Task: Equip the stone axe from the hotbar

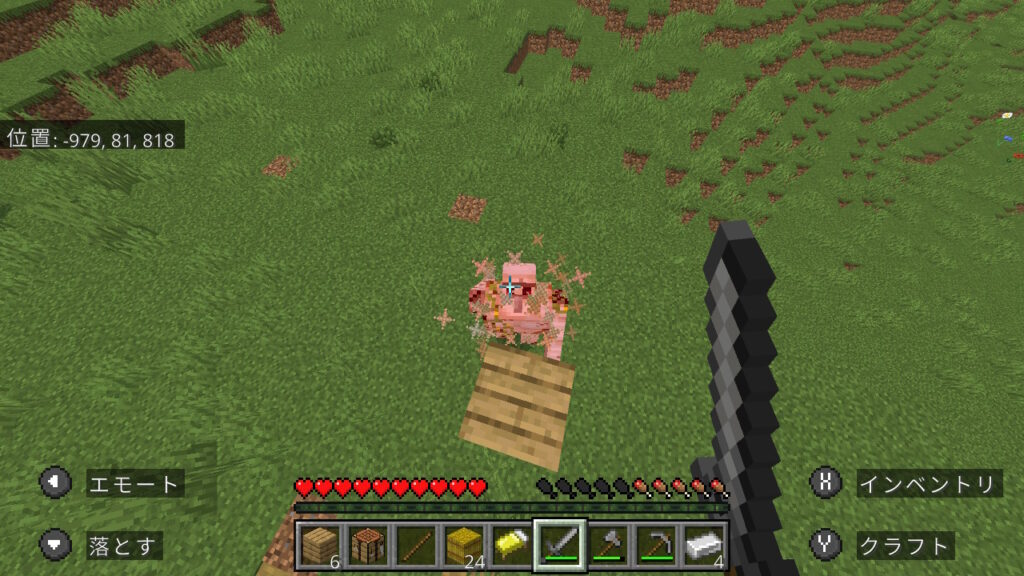Action: [x=607, y=545]
